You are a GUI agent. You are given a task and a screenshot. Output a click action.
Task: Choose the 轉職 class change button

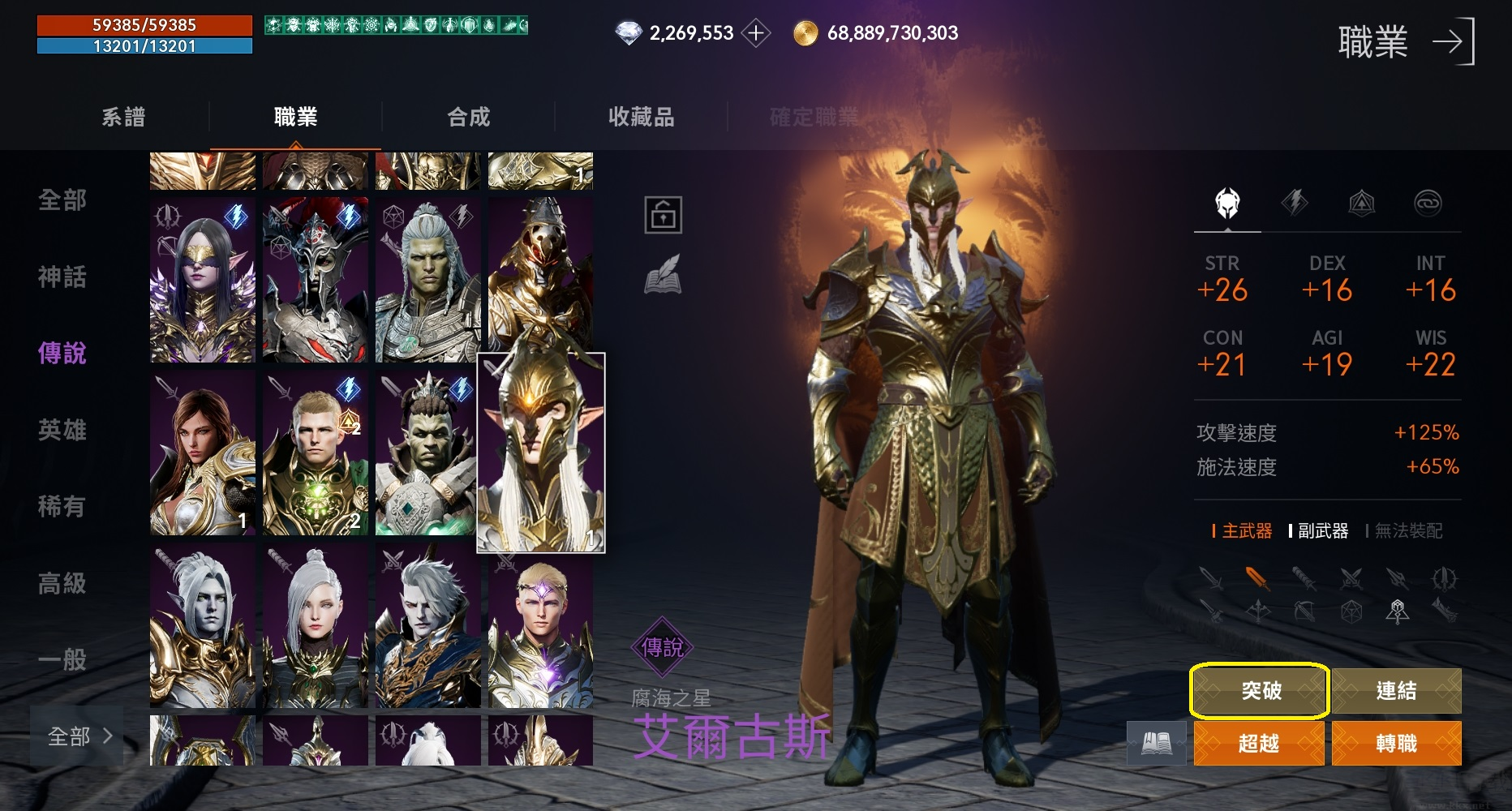point(1396,743)
